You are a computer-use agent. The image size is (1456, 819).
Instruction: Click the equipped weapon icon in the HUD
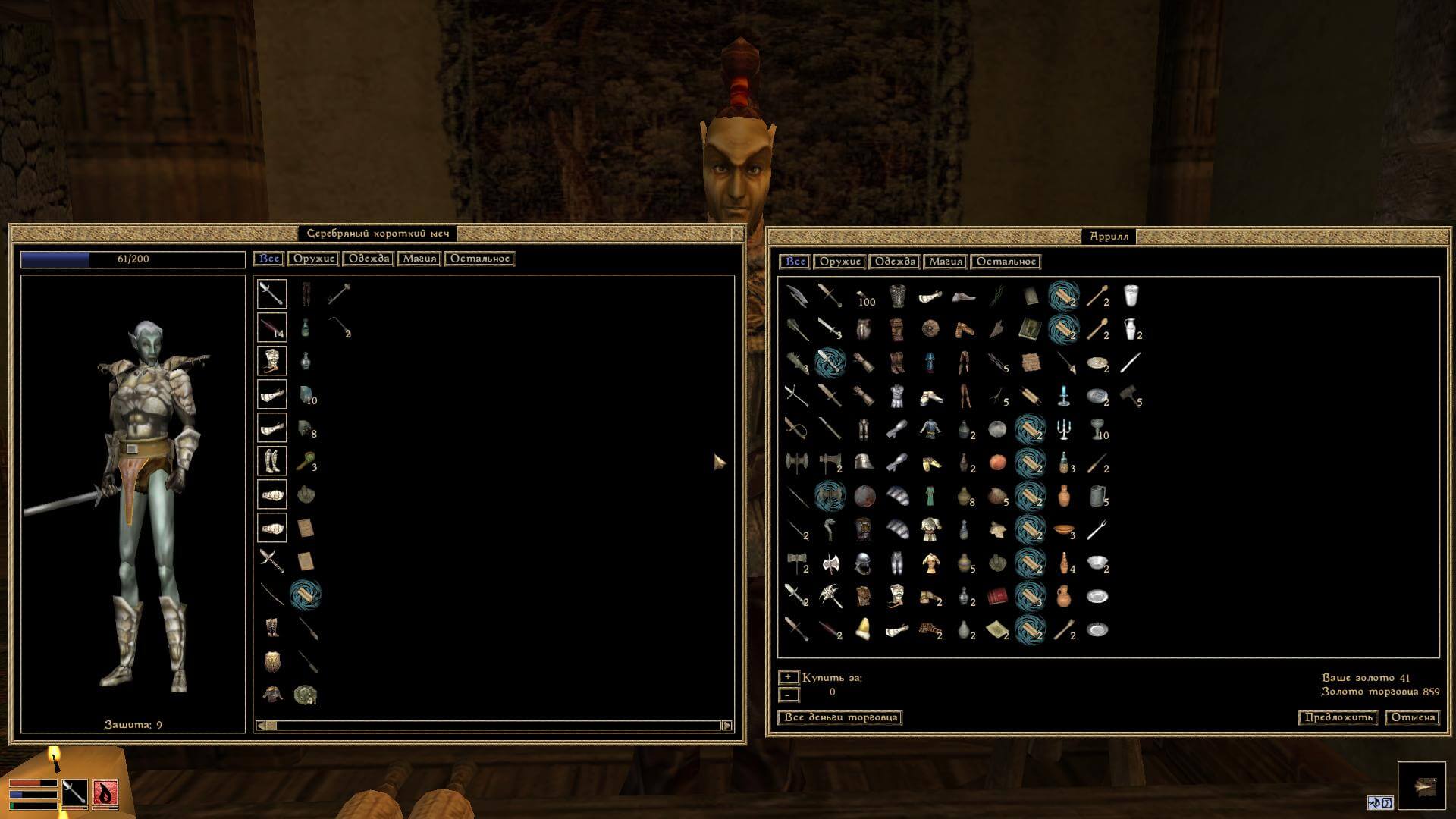coord(74,793)
